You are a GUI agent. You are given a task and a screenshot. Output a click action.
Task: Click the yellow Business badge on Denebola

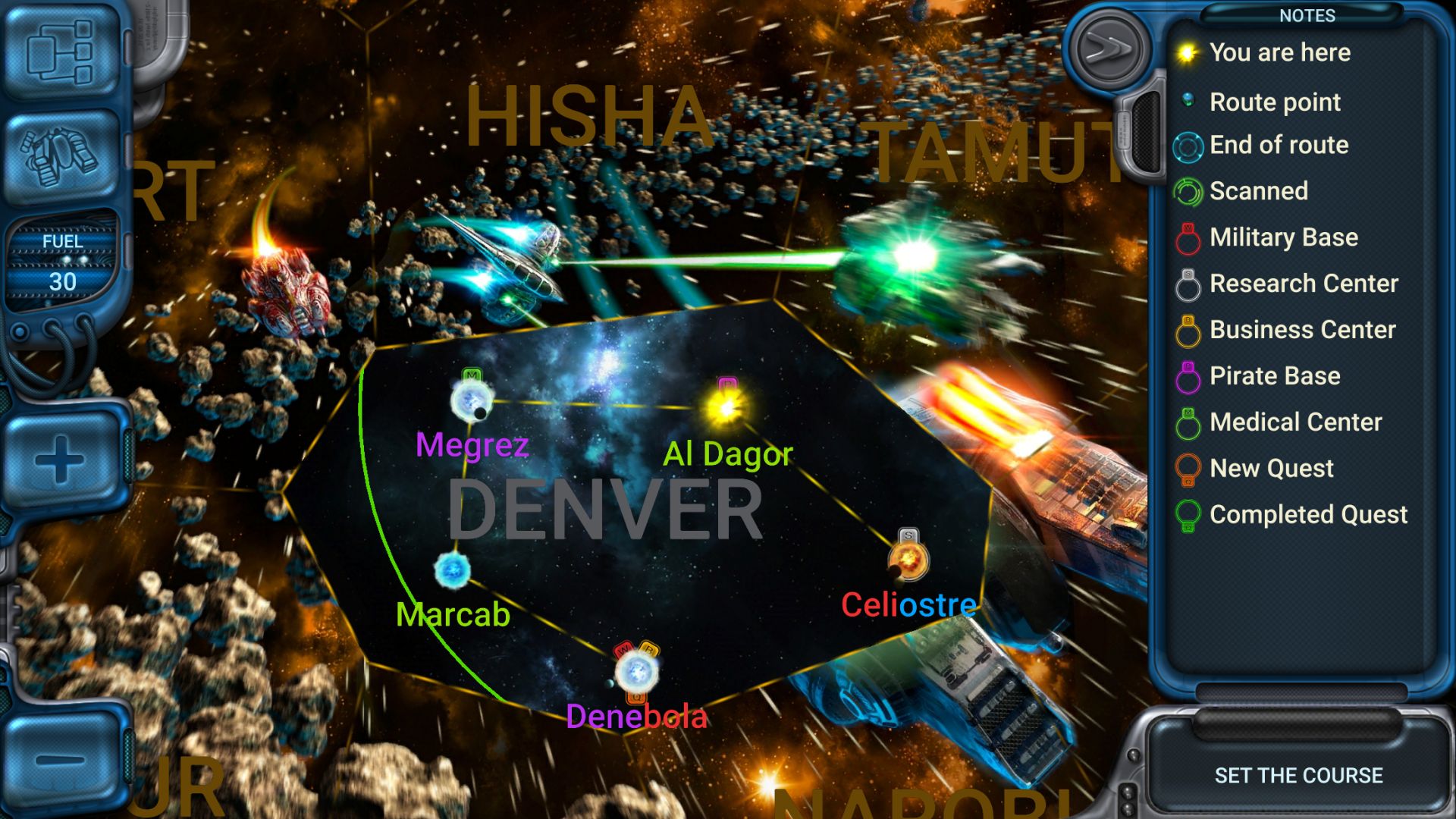pyautogui.click(x=651, y=649)
